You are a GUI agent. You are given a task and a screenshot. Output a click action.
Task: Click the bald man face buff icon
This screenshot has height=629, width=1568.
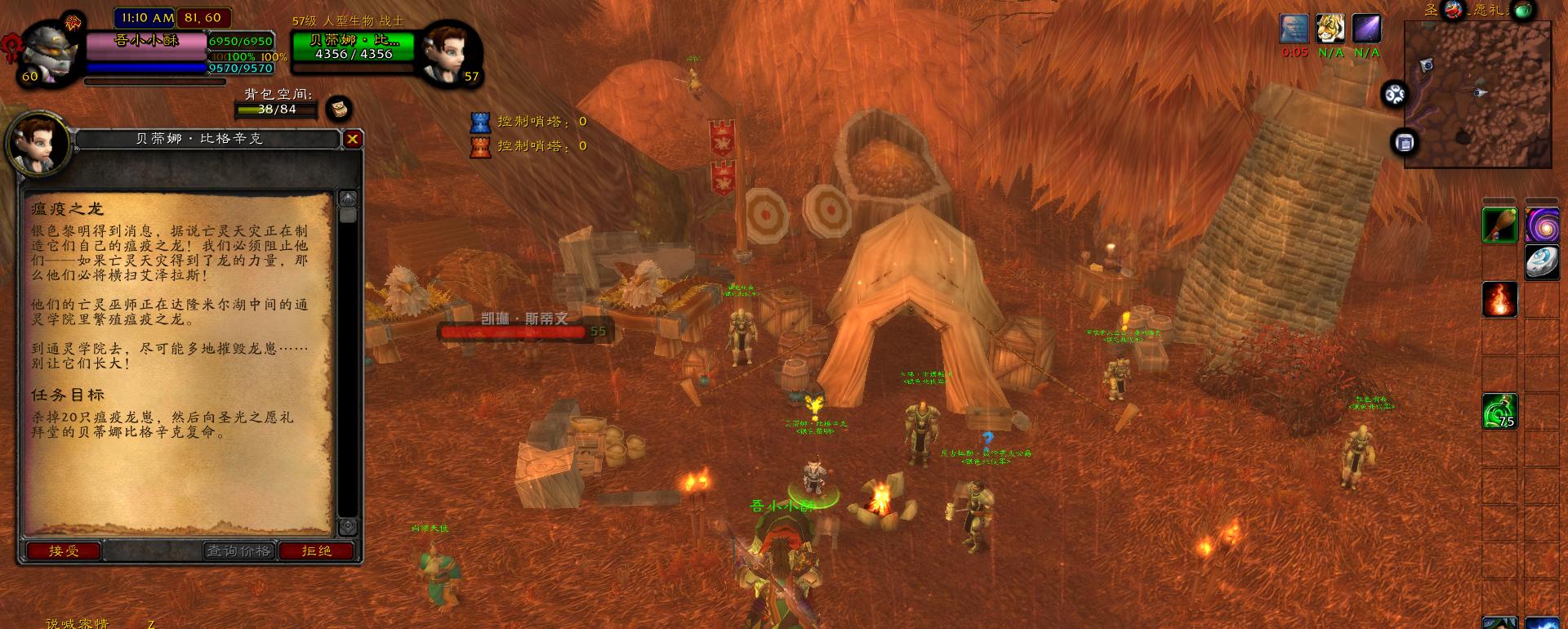click(1294, 29)
